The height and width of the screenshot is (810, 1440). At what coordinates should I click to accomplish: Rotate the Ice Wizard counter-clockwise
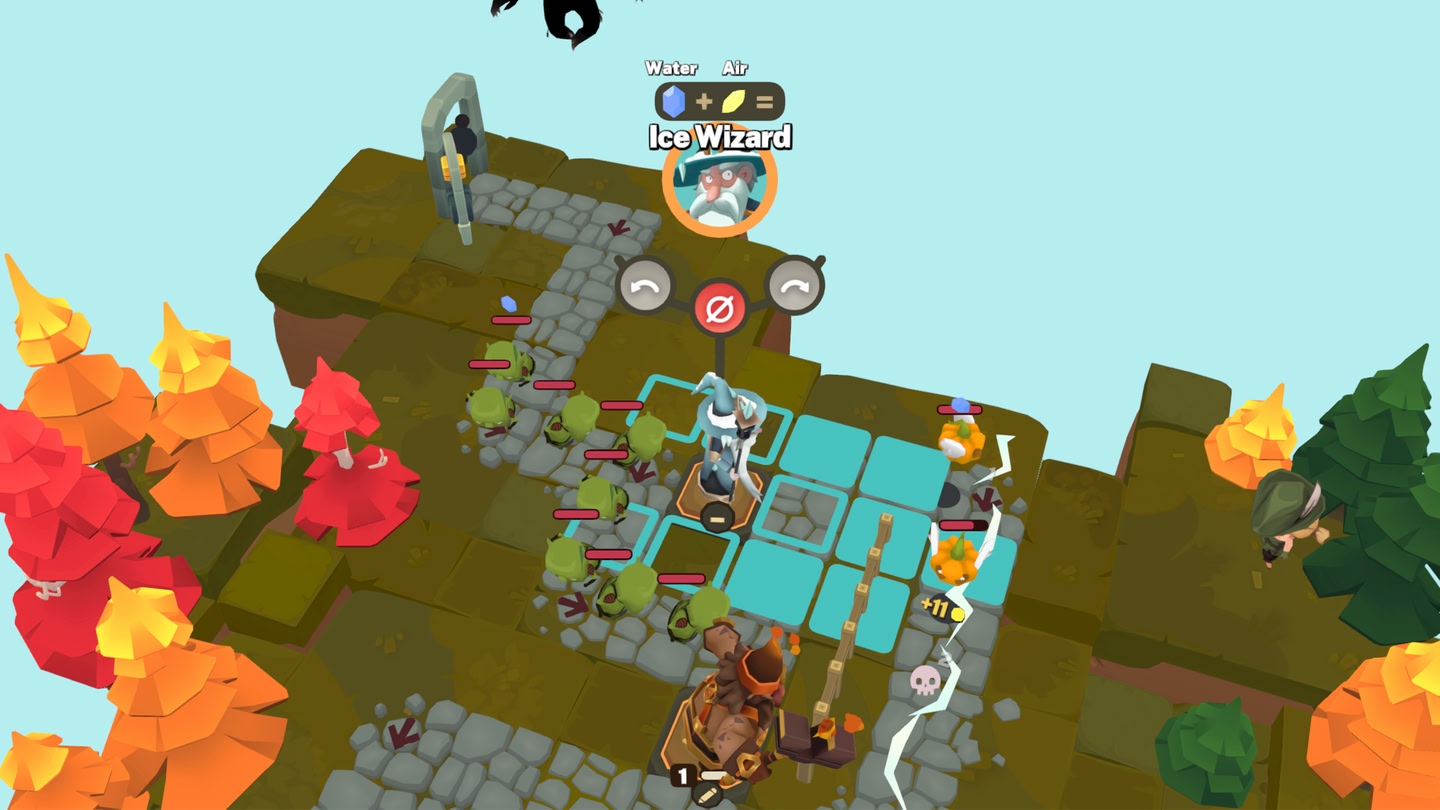point(645,288)
